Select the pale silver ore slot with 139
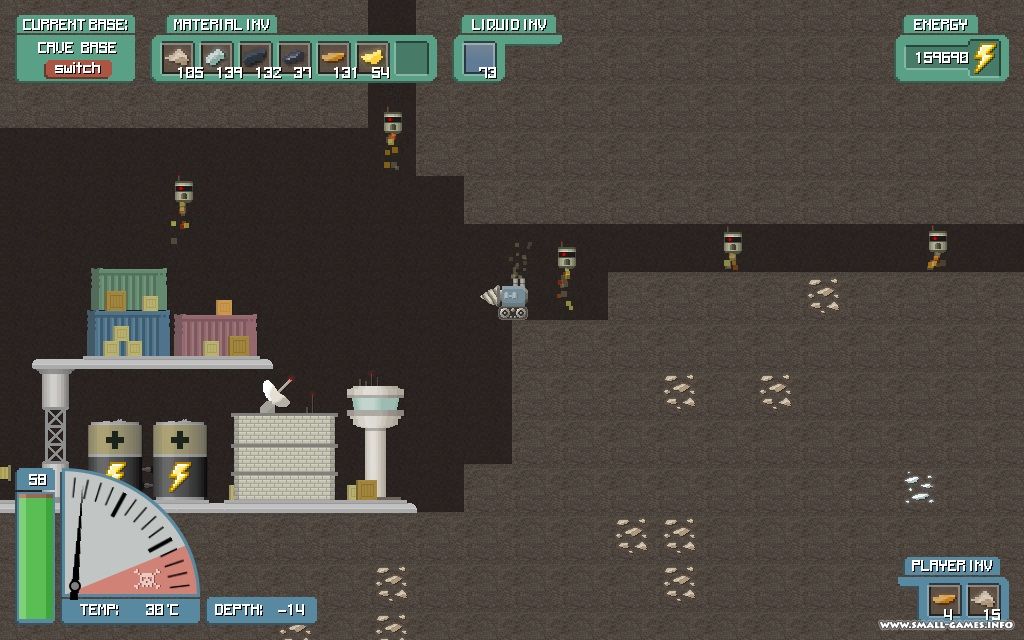 point(216,58)
